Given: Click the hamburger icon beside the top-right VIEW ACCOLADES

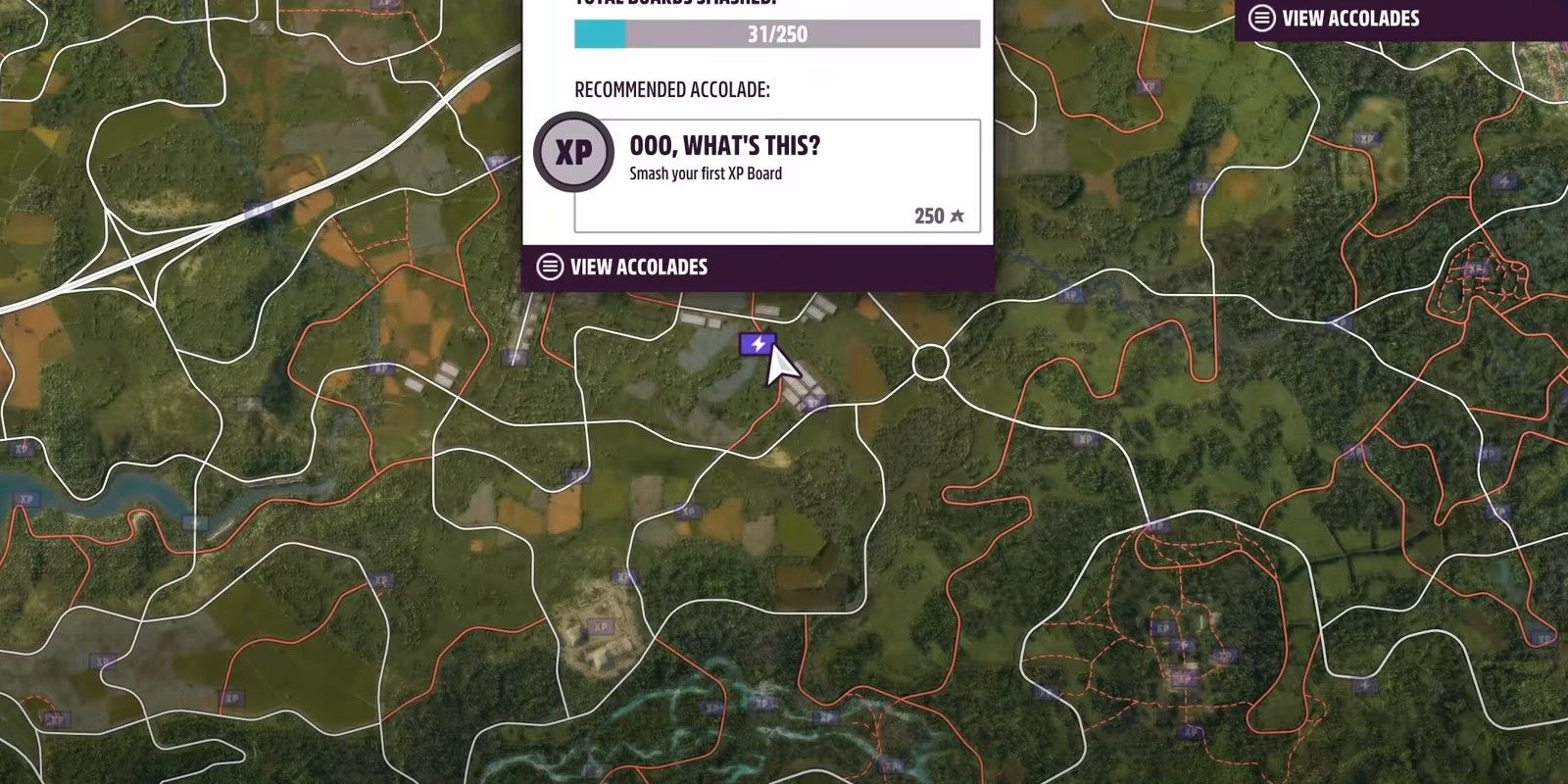Looking at the screenshot, I should click(x=1262, y=17).
